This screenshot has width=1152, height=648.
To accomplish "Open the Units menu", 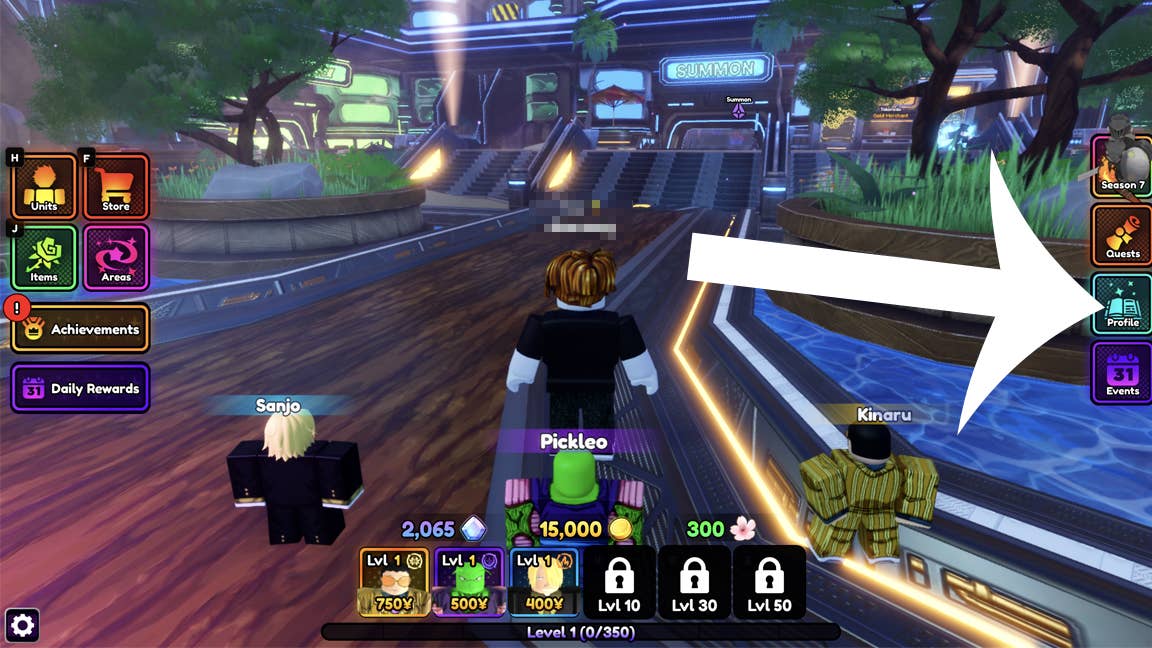I will point(44,186).
